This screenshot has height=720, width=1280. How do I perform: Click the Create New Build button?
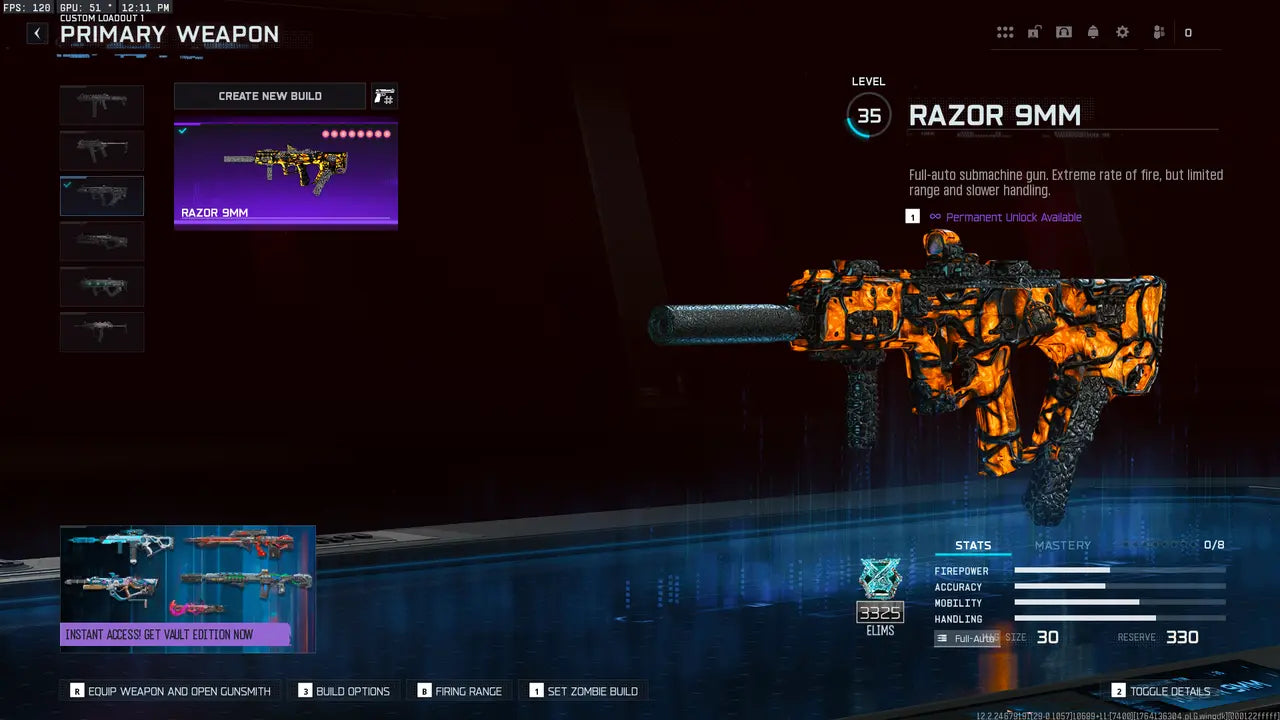(x=269, y=96)
